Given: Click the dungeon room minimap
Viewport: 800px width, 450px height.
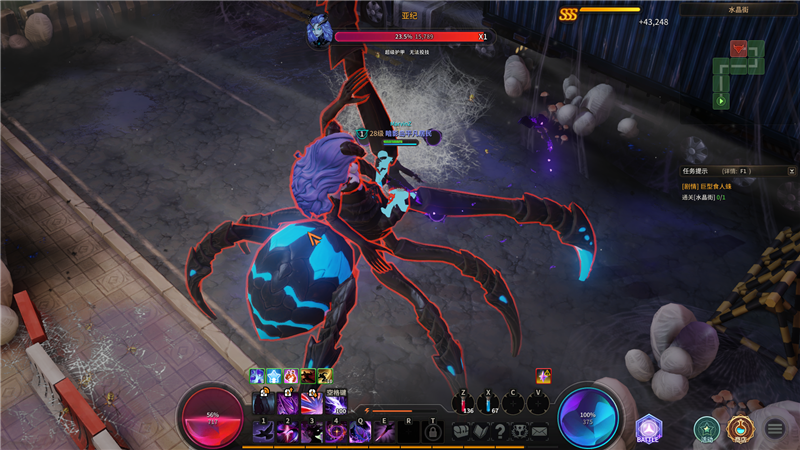Looking at the screenshot, I should (738, 73).
